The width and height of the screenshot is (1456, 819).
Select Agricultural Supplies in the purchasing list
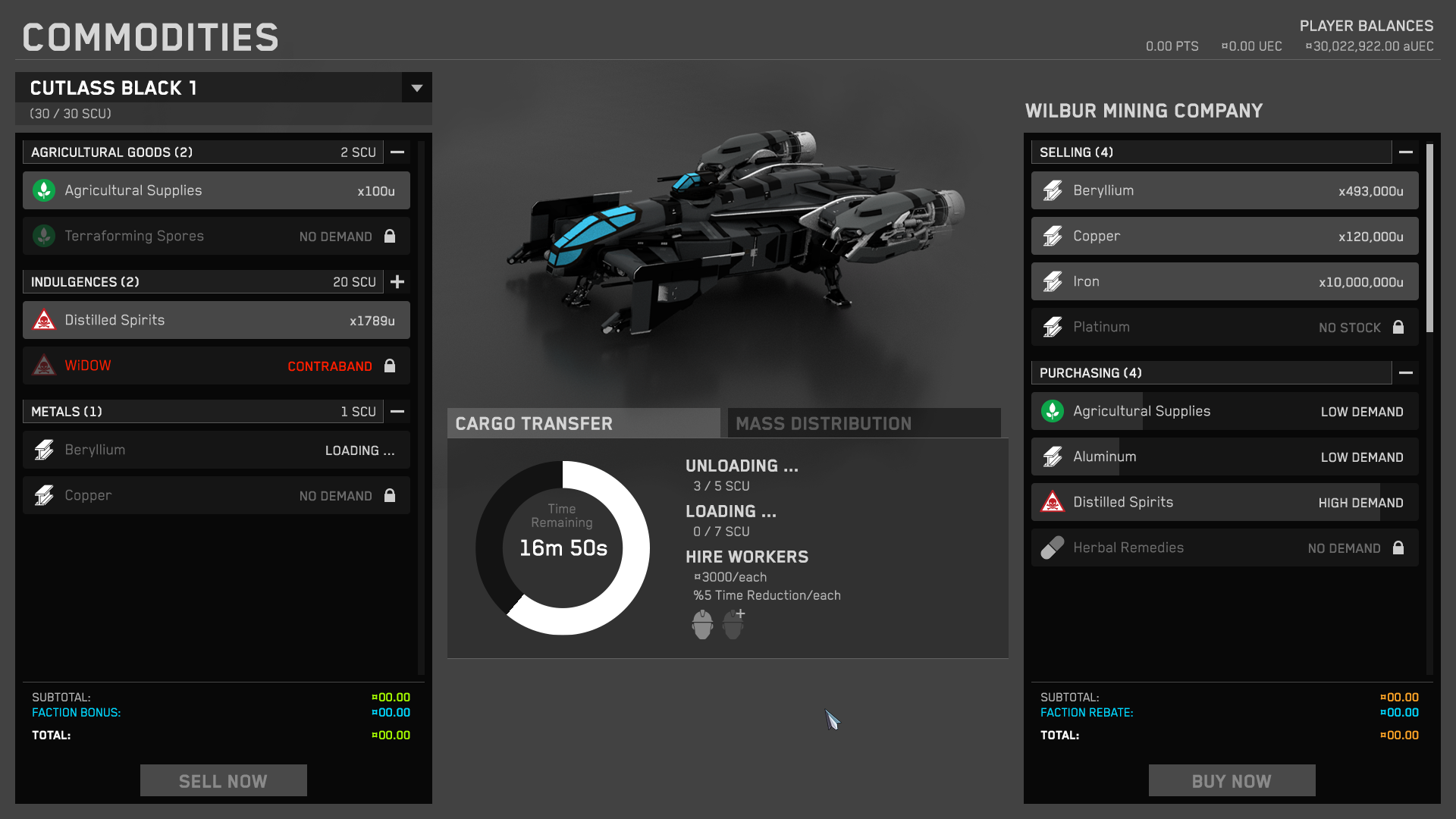pos(1224,412)
